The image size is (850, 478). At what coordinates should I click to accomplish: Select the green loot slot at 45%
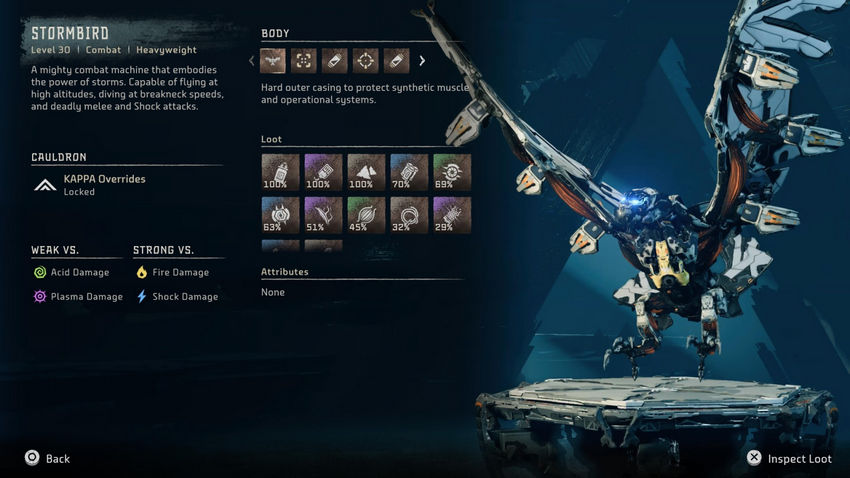366,215
